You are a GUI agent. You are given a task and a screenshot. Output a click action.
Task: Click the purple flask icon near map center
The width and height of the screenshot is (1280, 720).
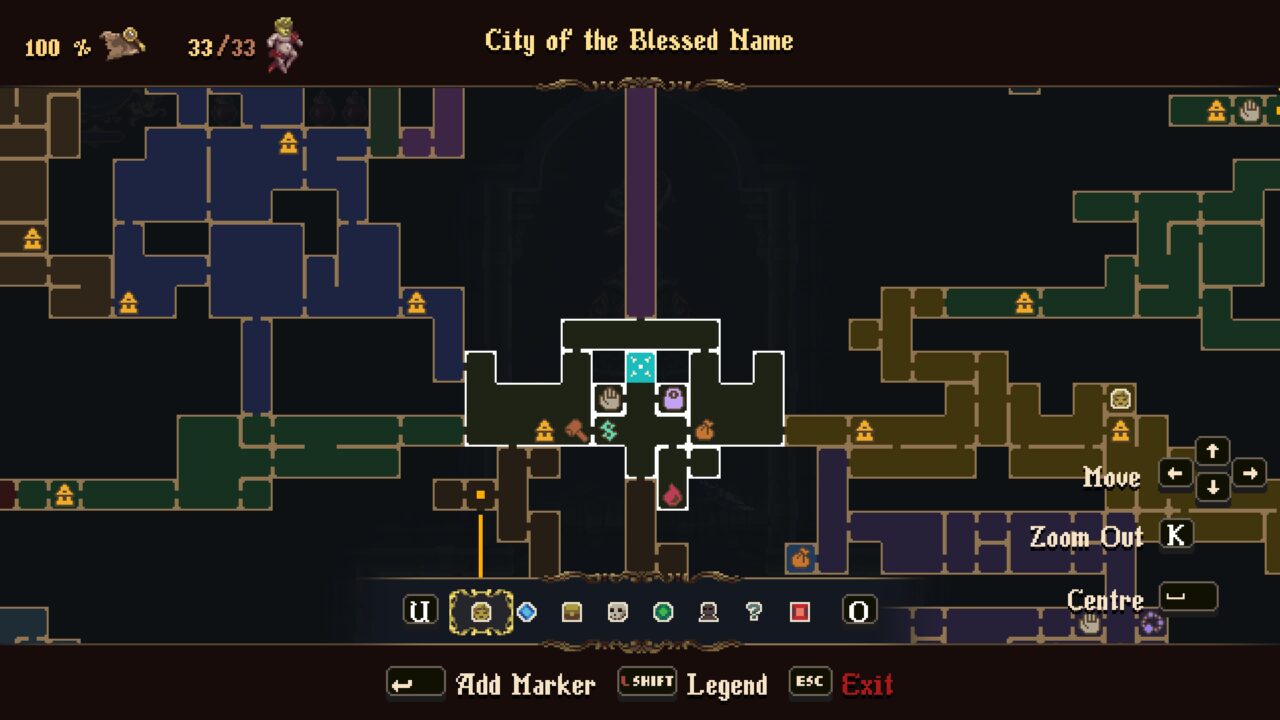coord(675,400)
